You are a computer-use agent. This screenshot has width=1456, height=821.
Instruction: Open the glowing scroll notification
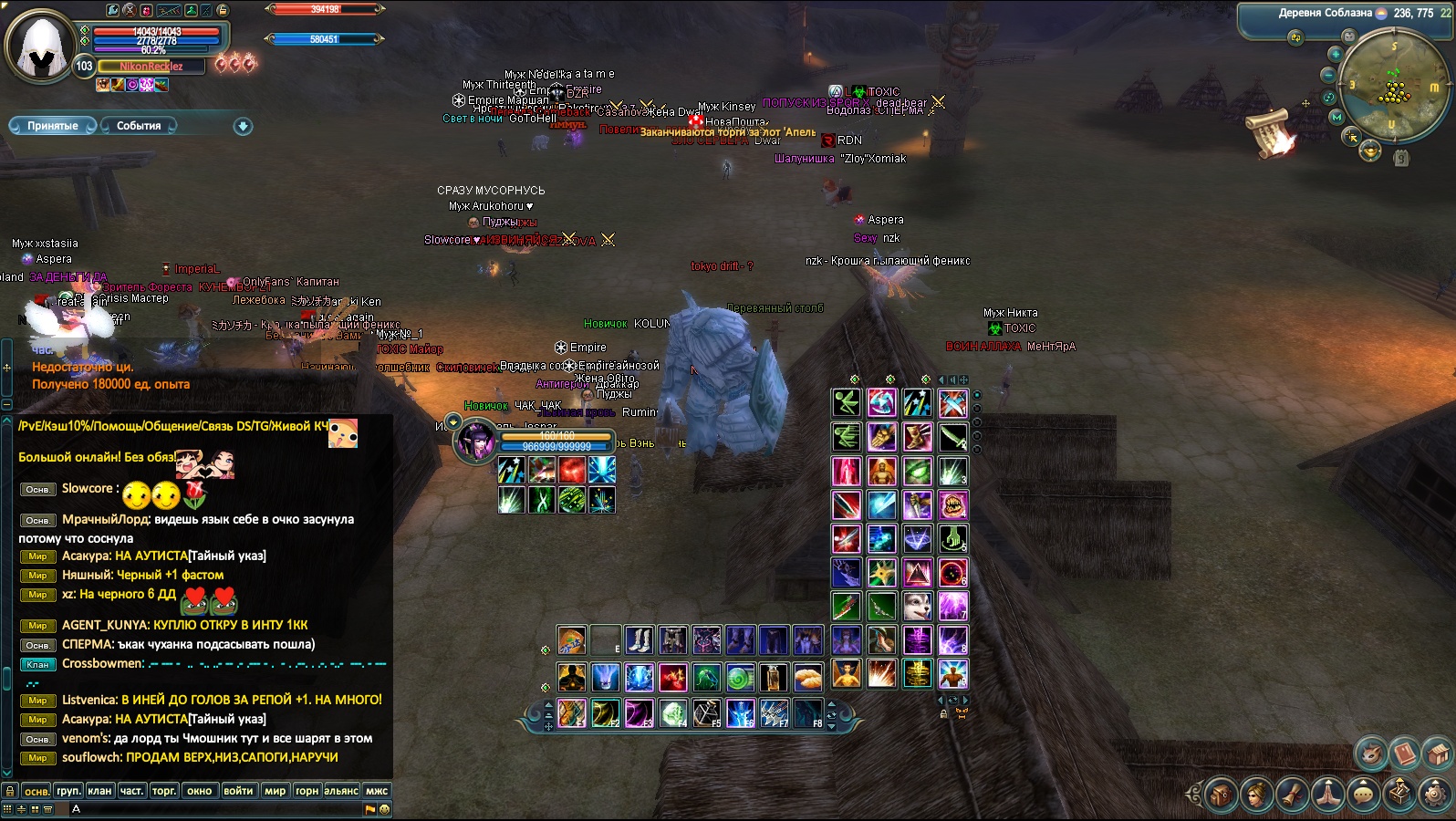pos(1272,130)
